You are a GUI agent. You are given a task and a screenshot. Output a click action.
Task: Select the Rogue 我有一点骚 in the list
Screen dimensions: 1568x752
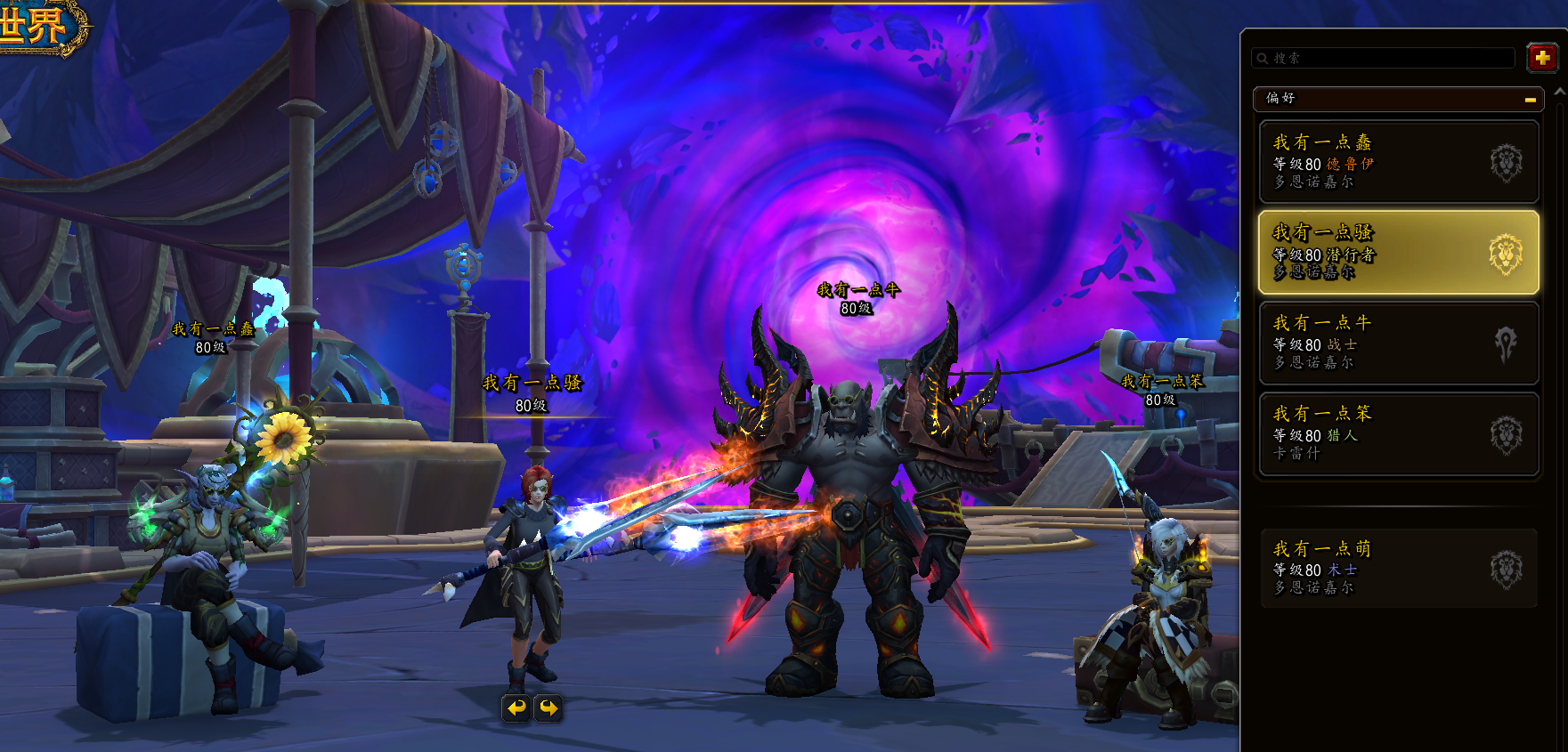click(x=1398, y=252)
